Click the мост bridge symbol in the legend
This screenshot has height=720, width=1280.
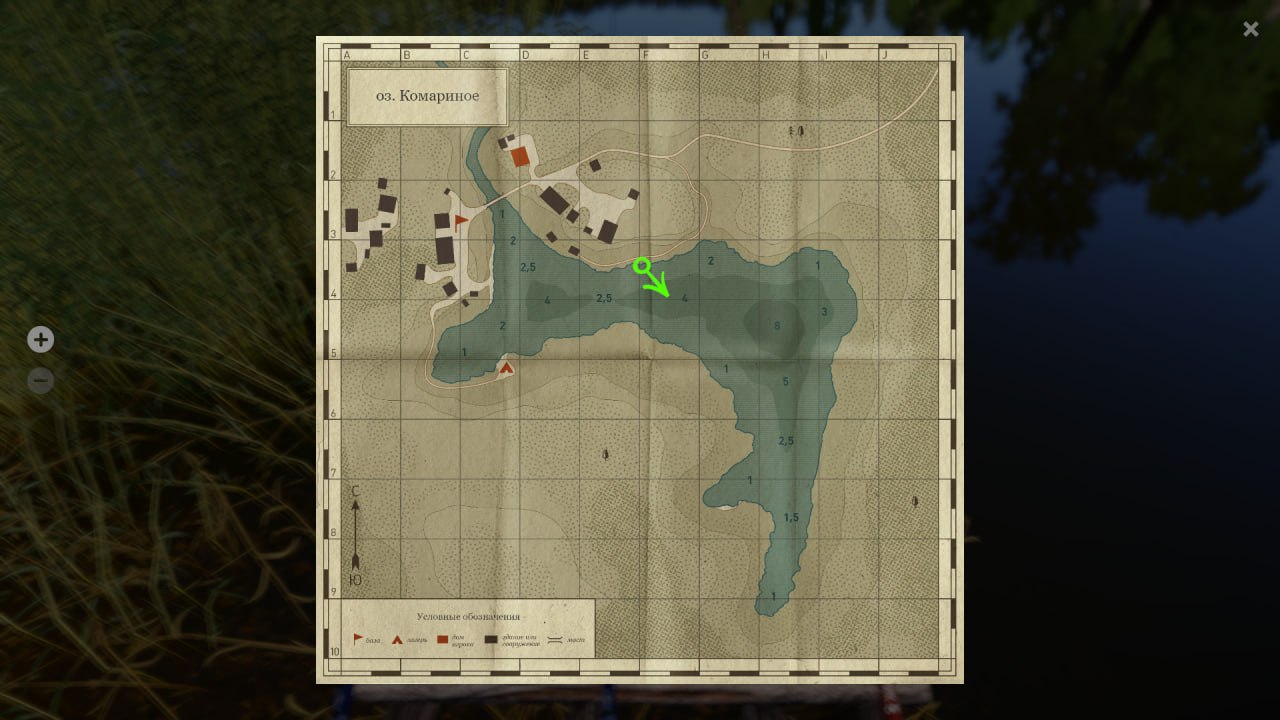[556, 638]
